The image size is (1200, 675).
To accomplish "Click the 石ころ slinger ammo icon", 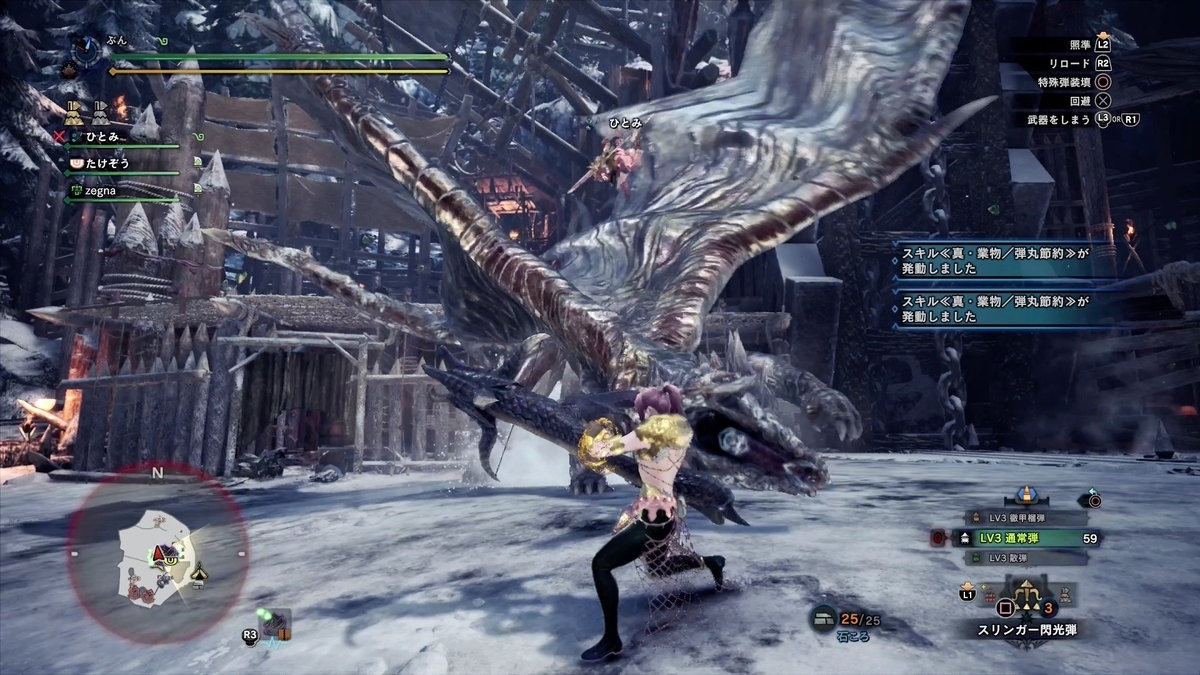I will (x=825, y=618).
